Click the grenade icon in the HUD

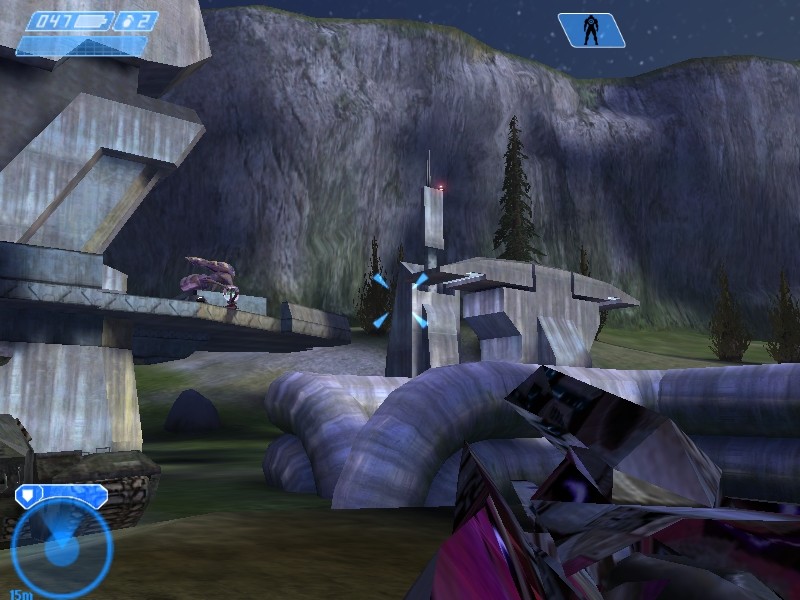tap(127, 21)
